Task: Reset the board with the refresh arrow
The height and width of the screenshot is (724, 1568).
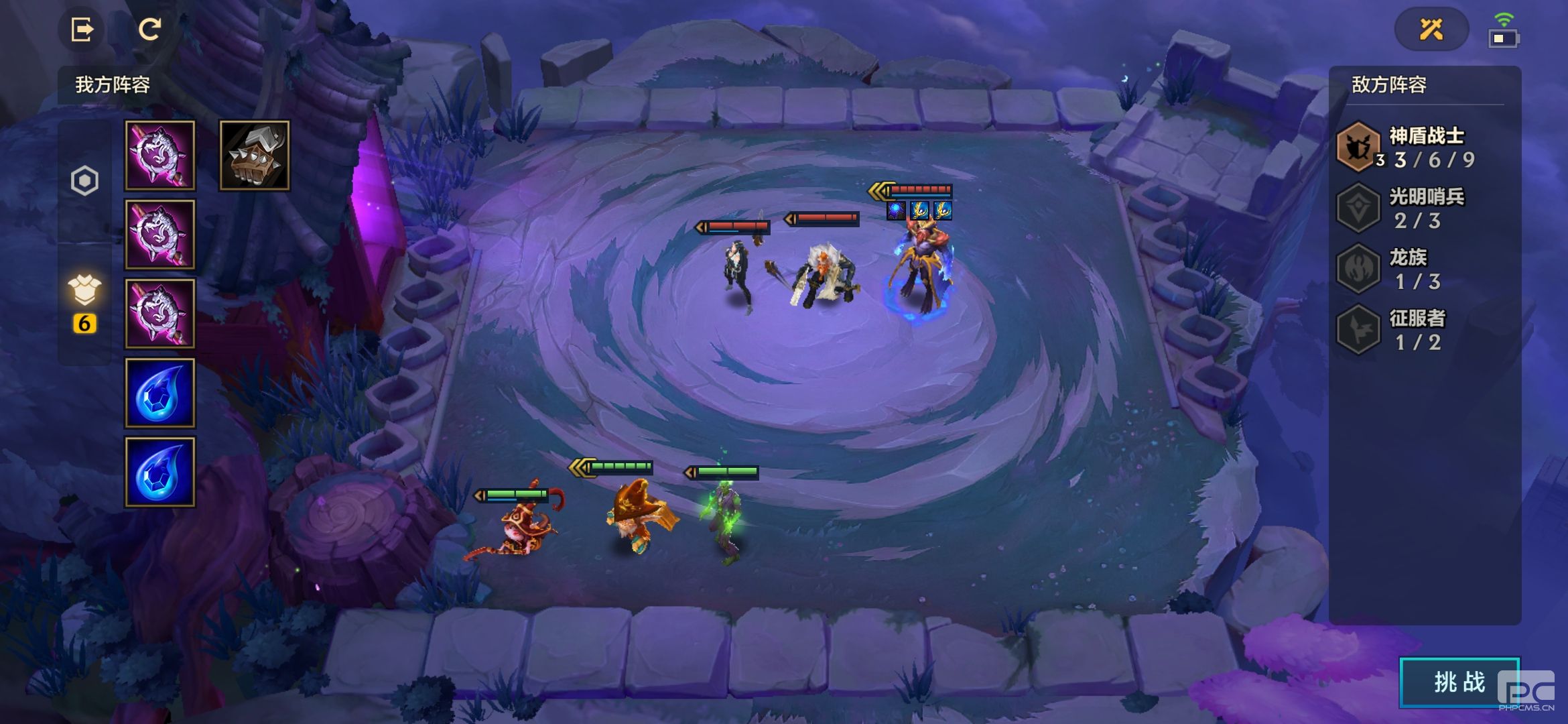Action: tap(149, 29)
